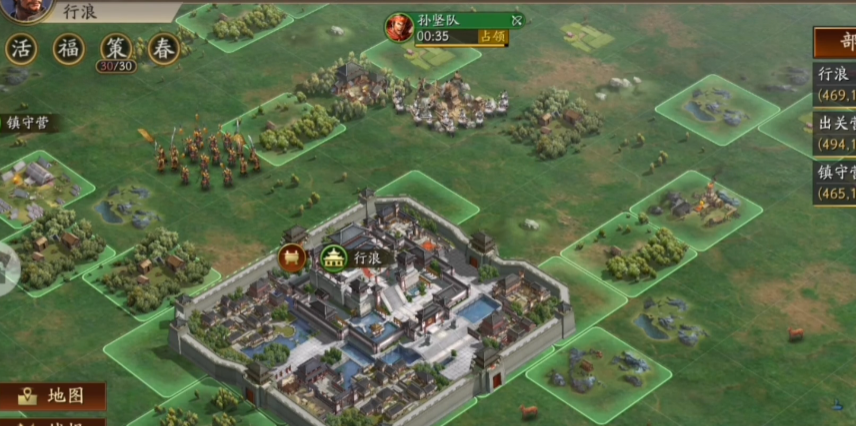856x426 pixels.
Task: Tap the 活 round icon
Action: tap(22, 49)
